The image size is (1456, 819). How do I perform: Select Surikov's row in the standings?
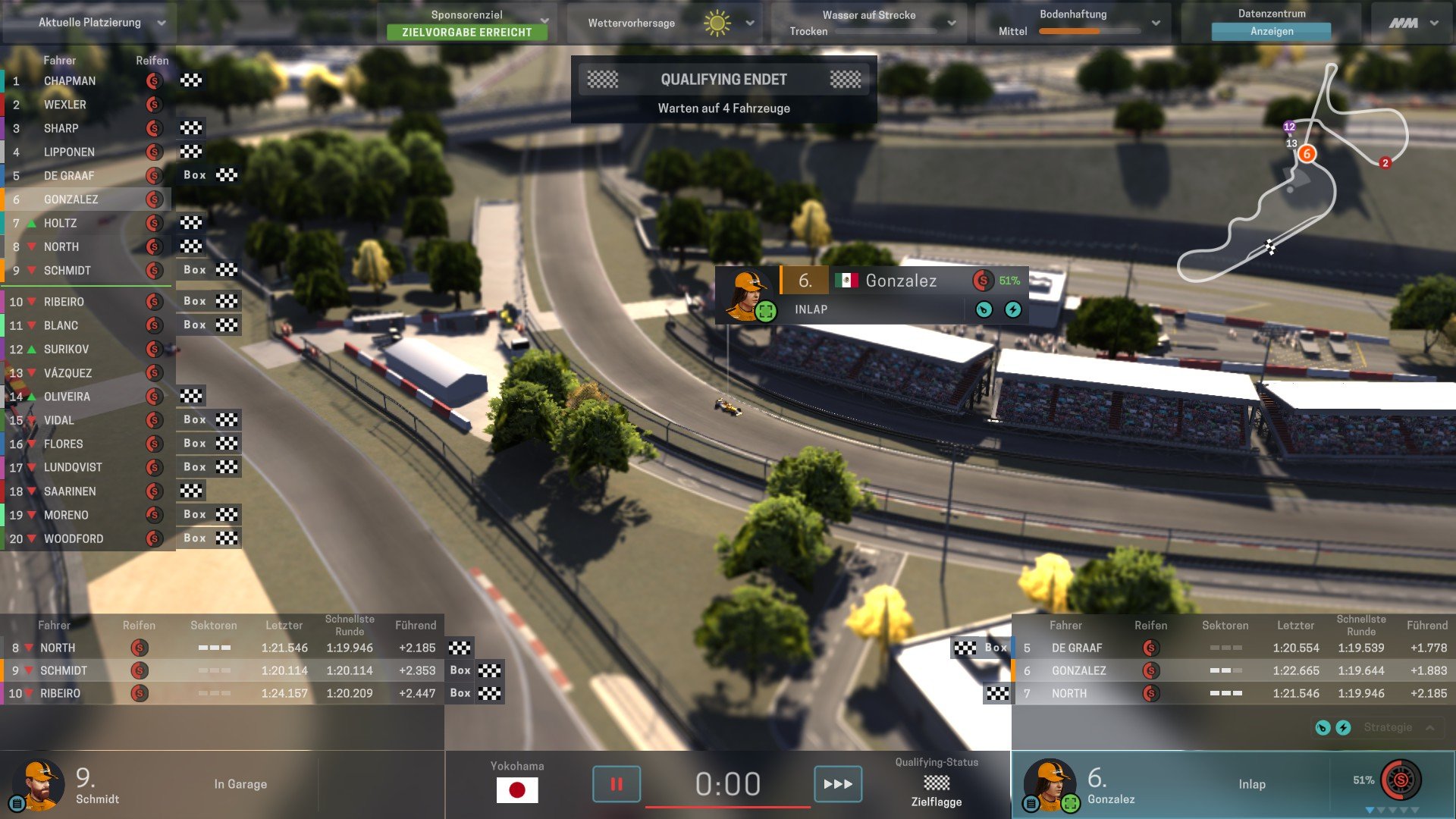[x=66, y=350]
